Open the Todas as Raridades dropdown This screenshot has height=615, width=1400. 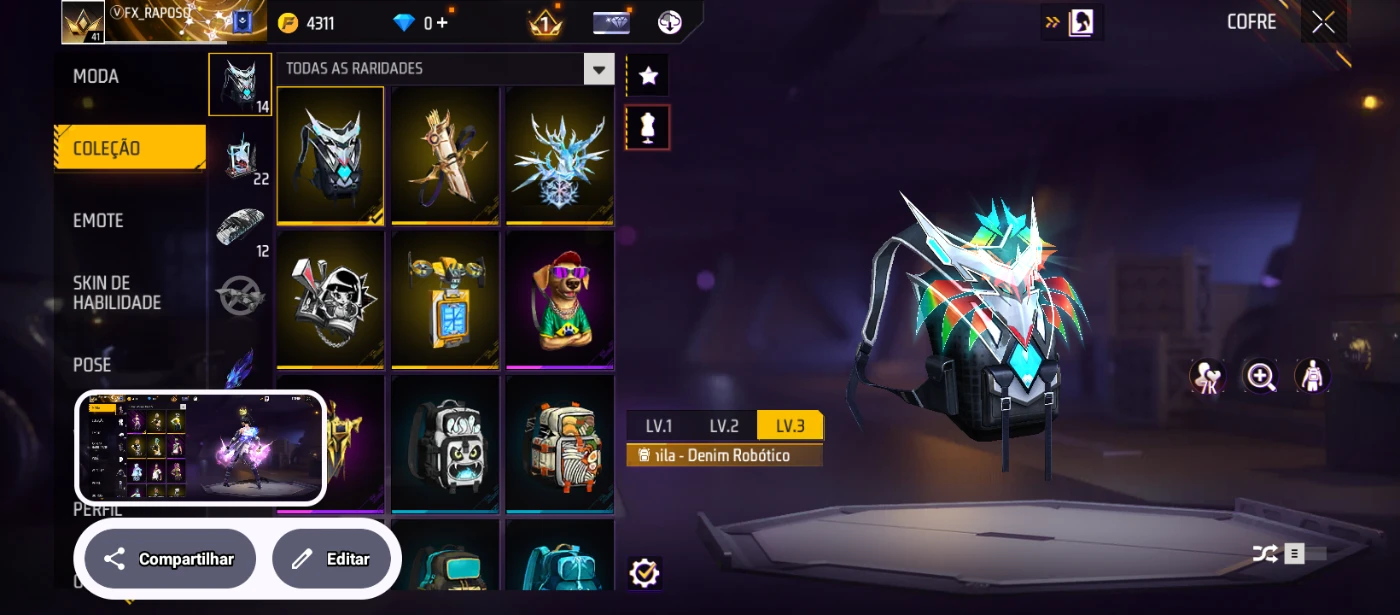(599, 69)
